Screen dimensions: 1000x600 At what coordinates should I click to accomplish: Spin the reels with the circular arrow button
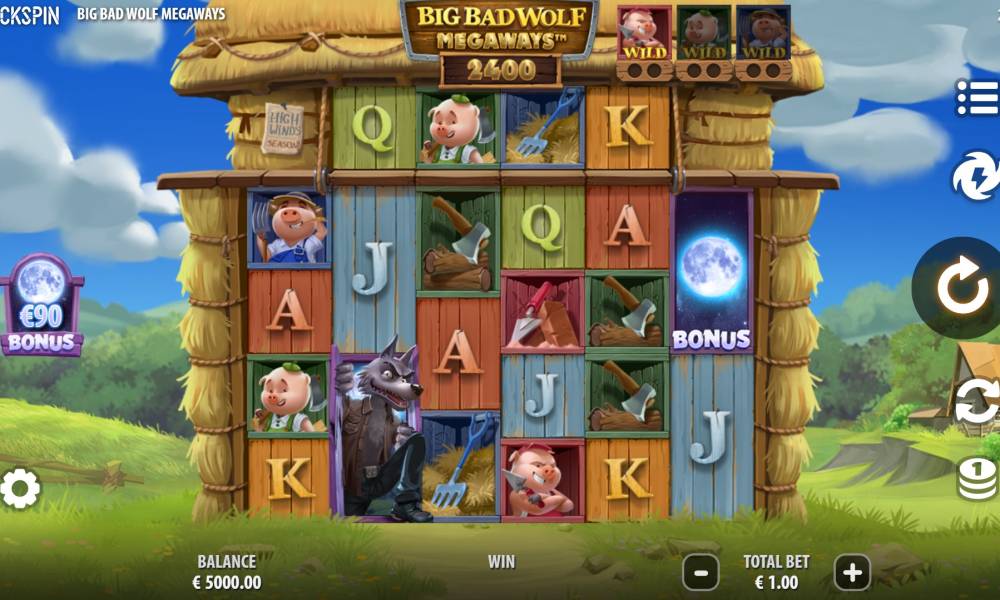pos(962,288)
